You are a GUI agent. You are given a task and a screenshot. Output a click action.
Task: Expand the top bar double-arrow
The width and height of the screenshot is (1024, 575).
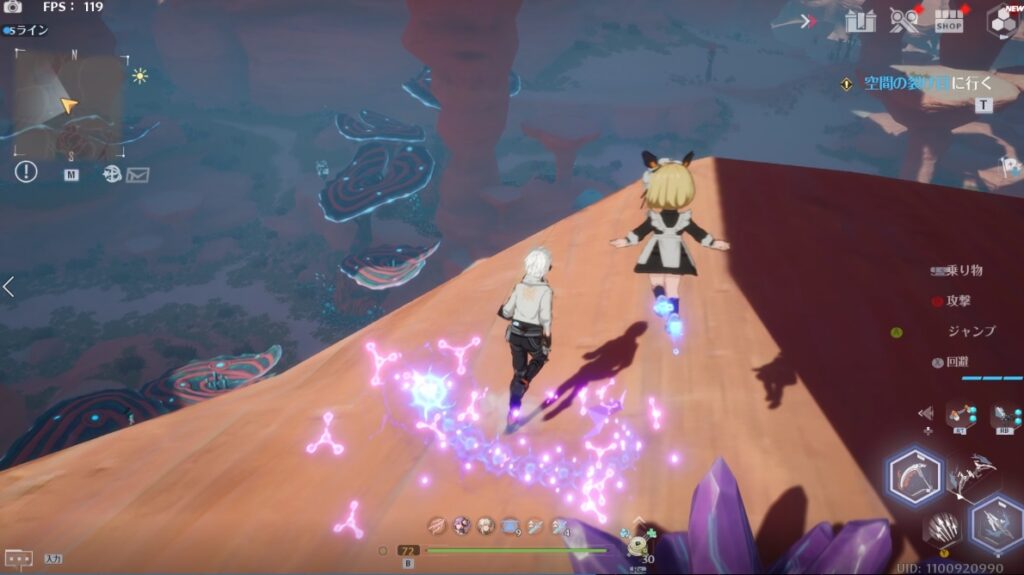click(810, 21)
